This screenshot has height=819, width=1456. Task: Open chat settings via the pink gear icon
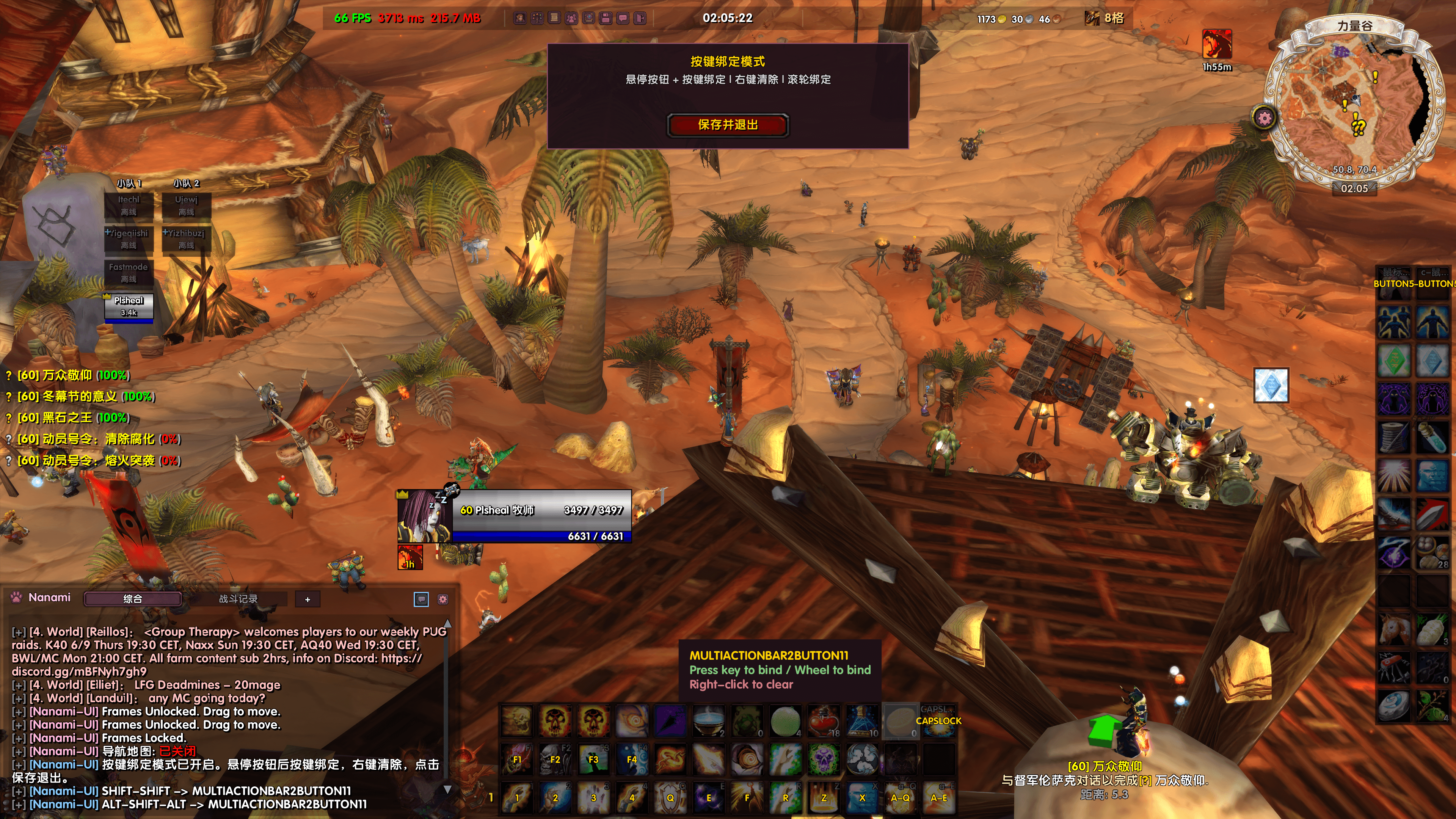coord(443,599)
